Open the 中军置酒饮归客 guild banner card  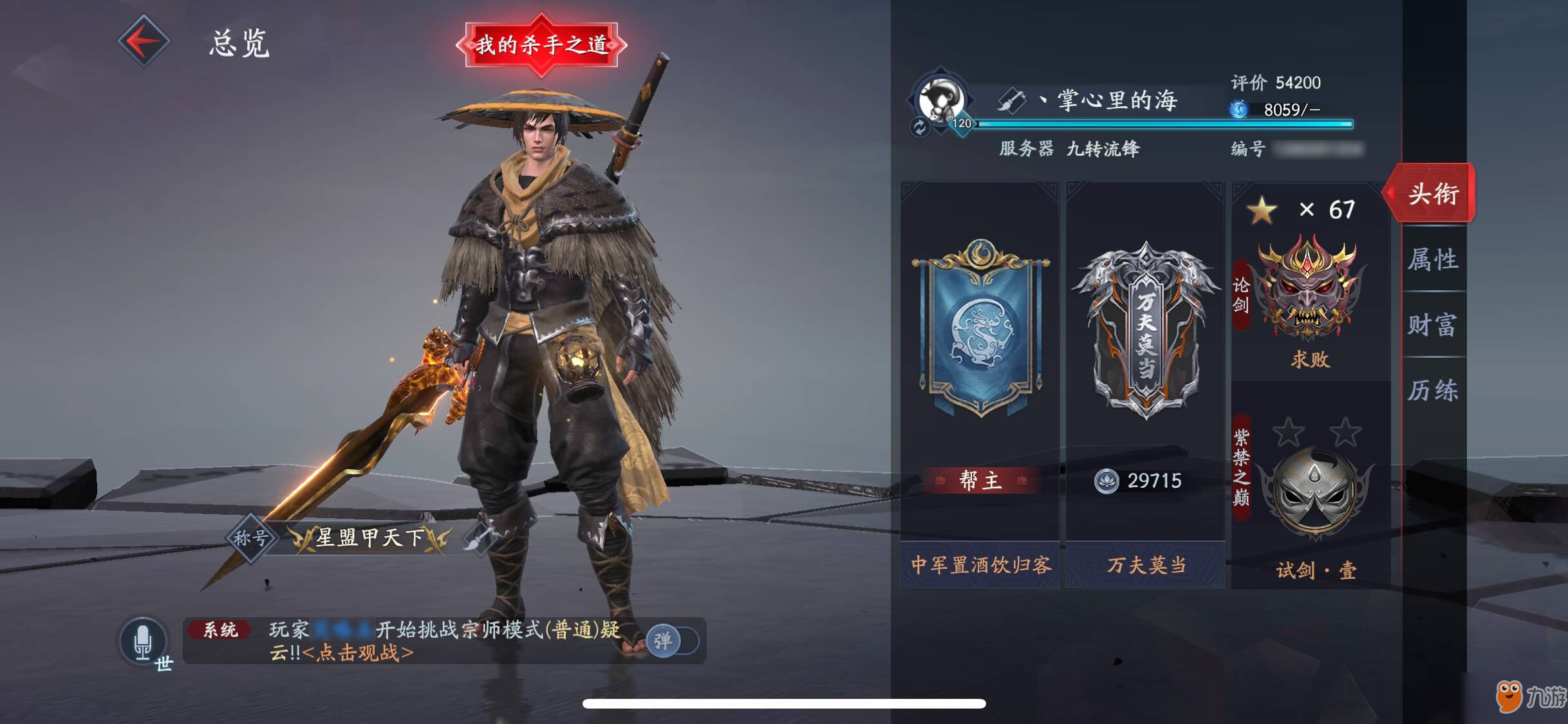click(x=980, y=386)
